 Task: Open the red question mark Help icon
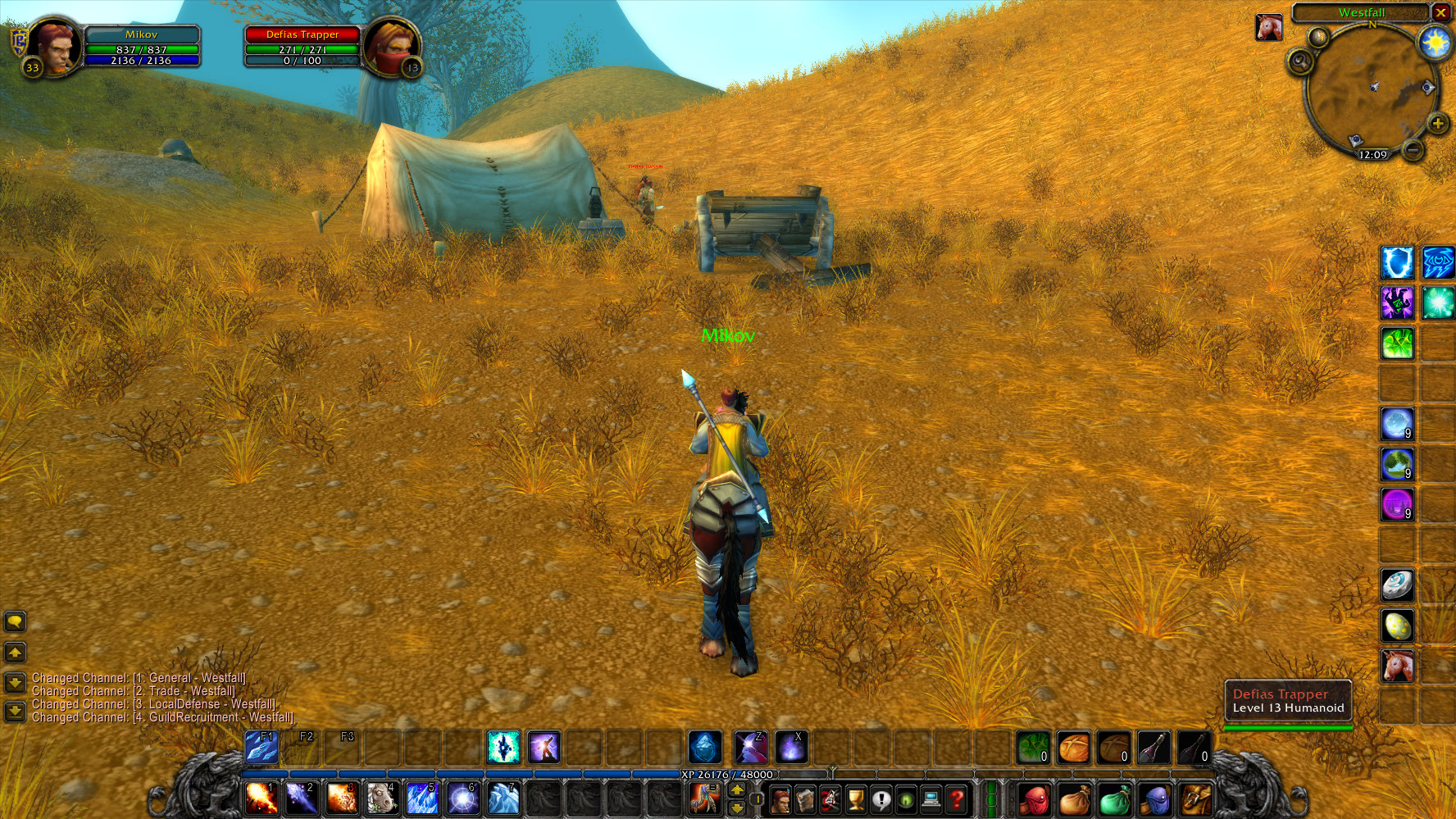956,800
